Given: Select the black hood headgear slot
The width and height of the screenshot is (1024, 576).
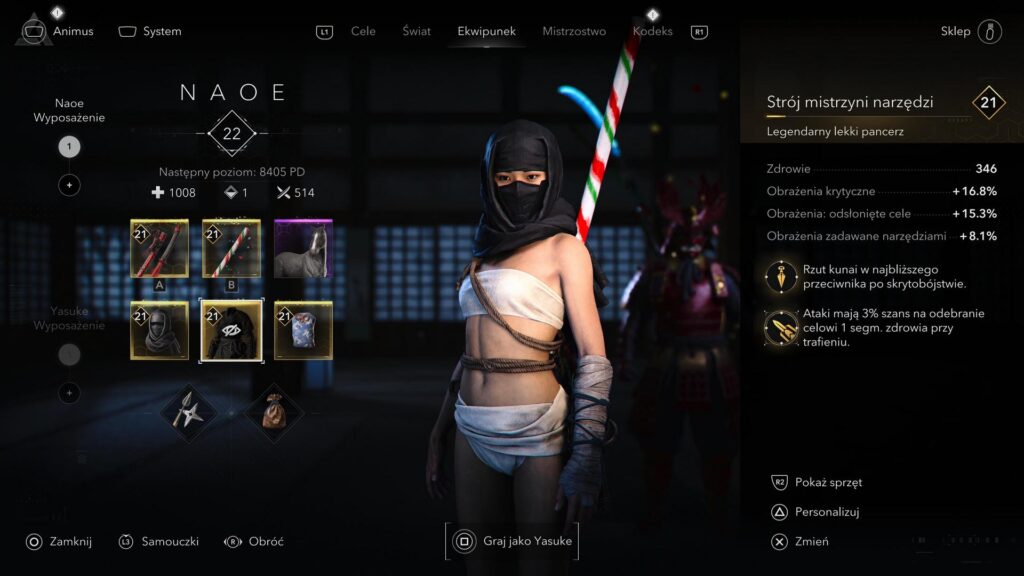Looking at the screenshot, I should point(159,330).
